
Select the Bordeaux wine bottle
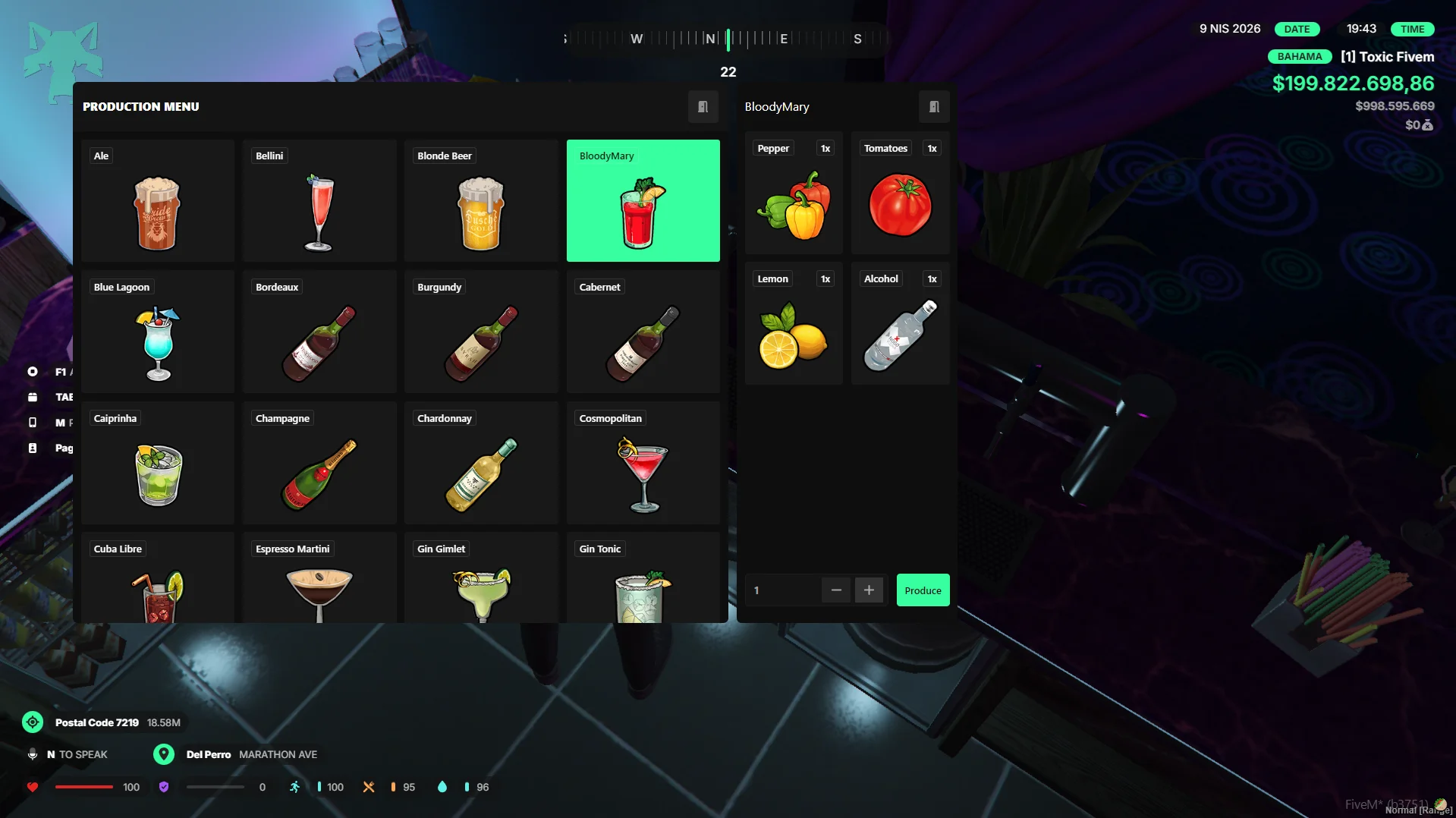click(x=319, y=332)
